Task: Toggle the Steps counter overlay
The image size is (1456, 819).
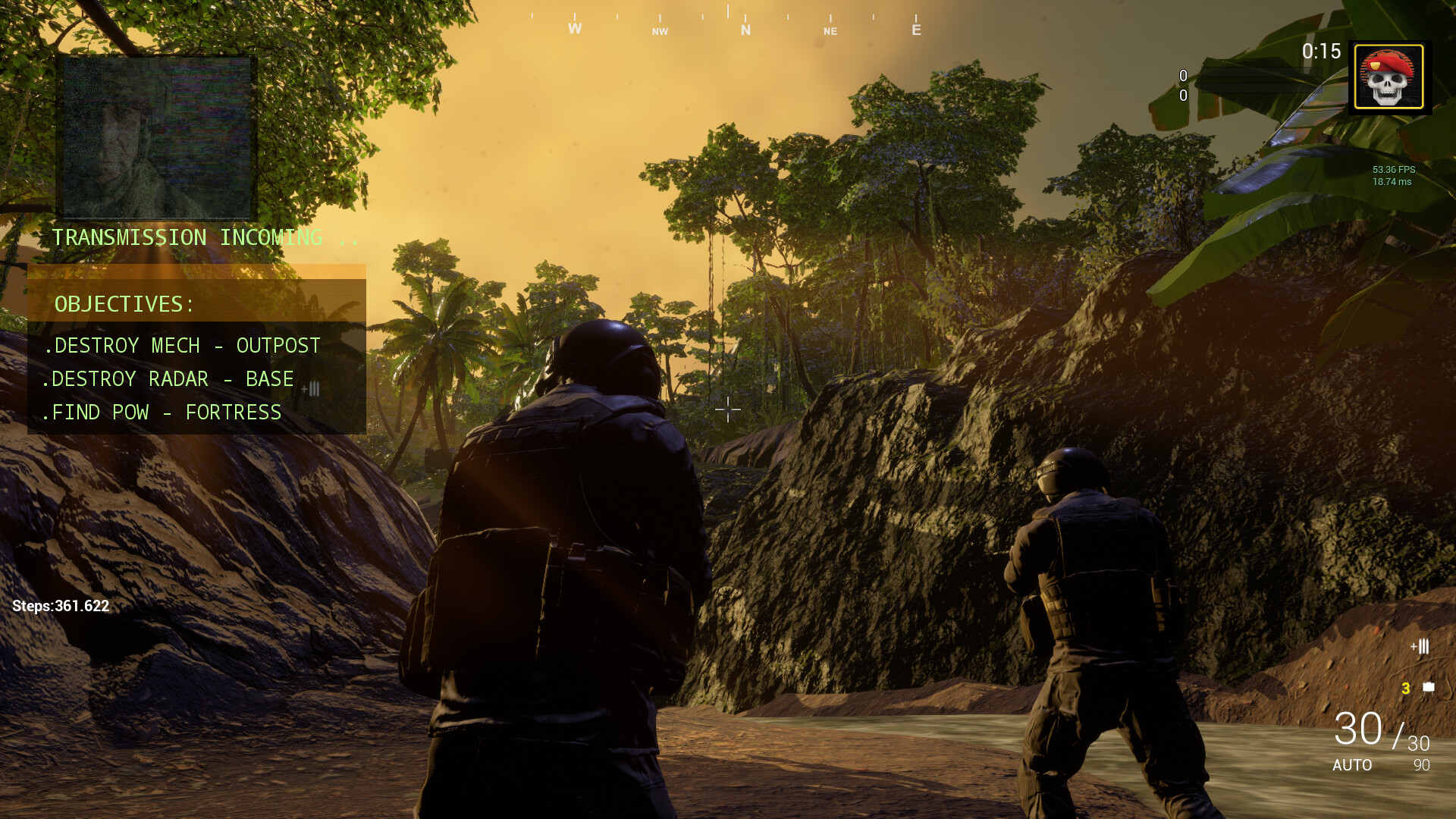Action: pos(61,607)
